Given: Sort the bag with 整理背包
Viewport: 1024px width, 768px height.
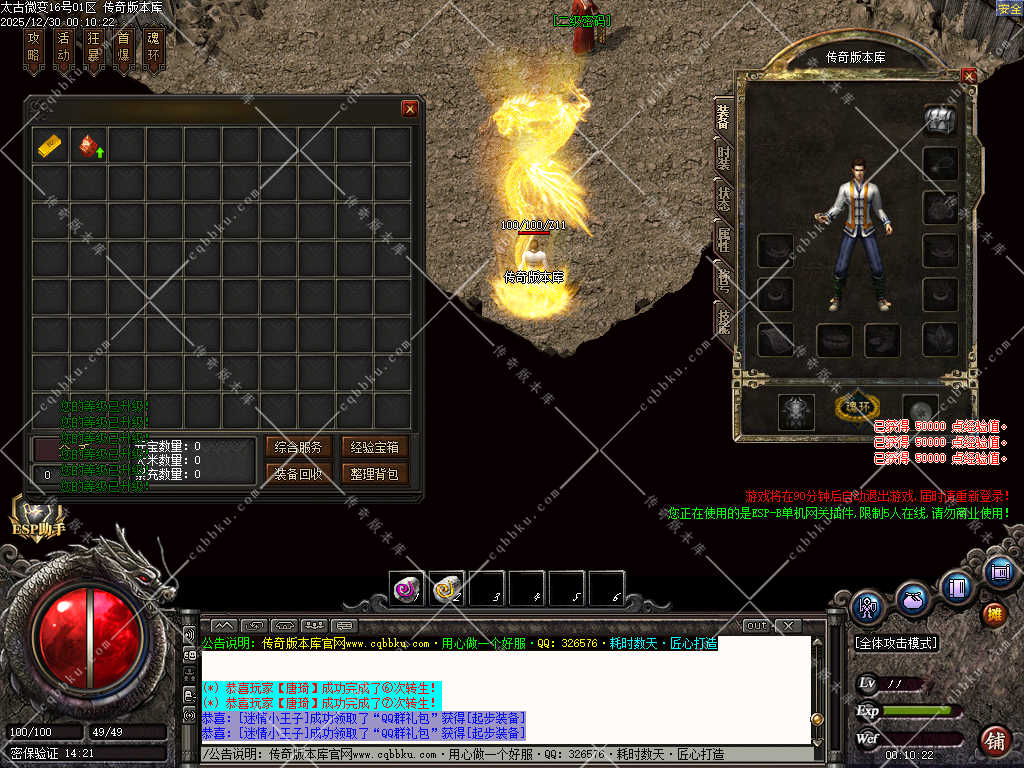Looking at the screenshot, I should [374, 474].
